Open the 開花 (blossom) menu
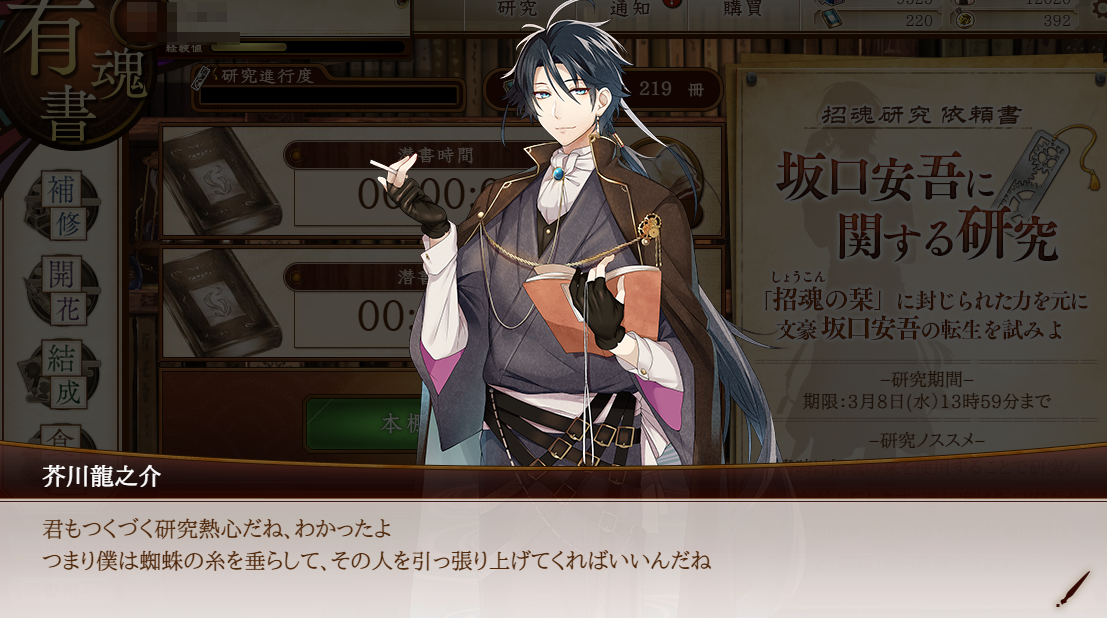 tap(66, 289)
